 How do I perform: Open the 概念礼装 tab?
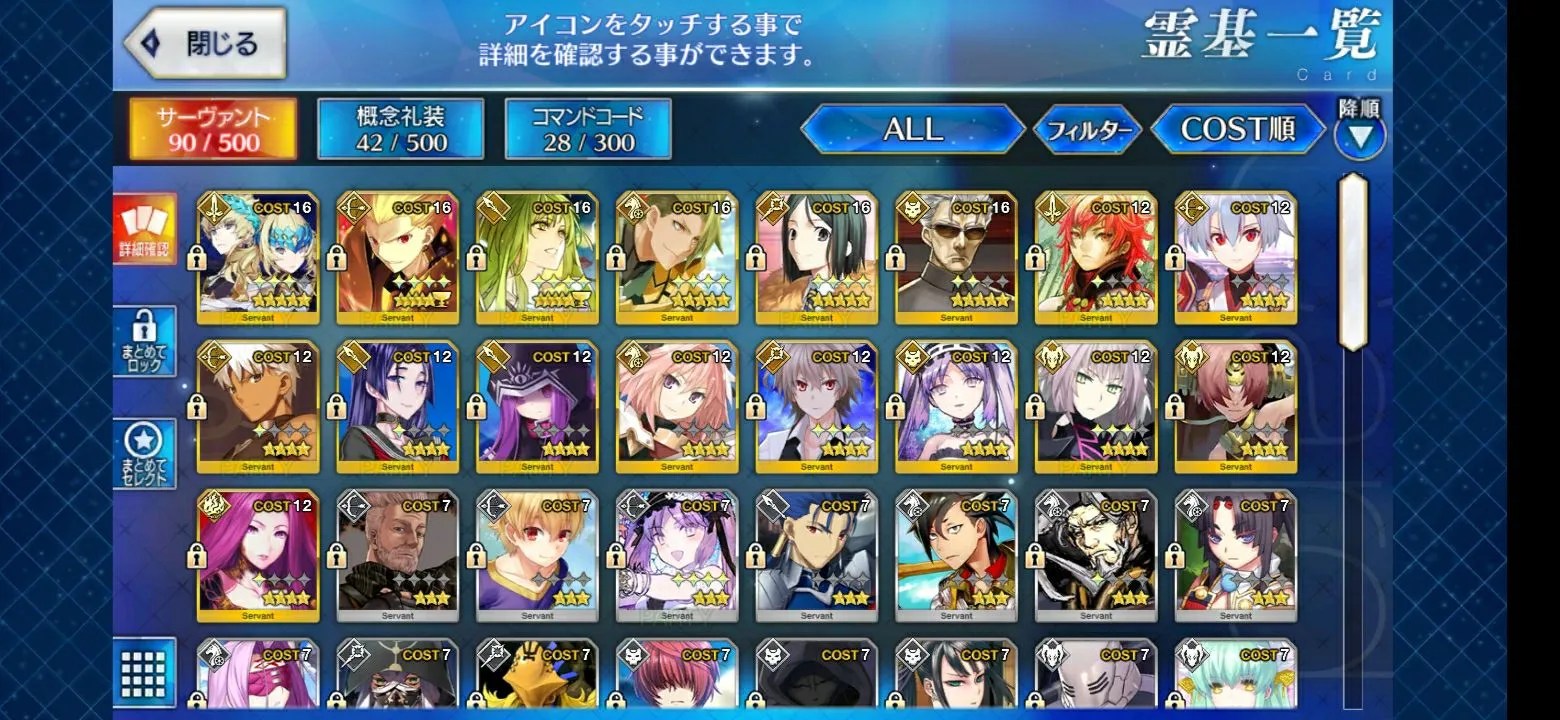coord(400,129)
